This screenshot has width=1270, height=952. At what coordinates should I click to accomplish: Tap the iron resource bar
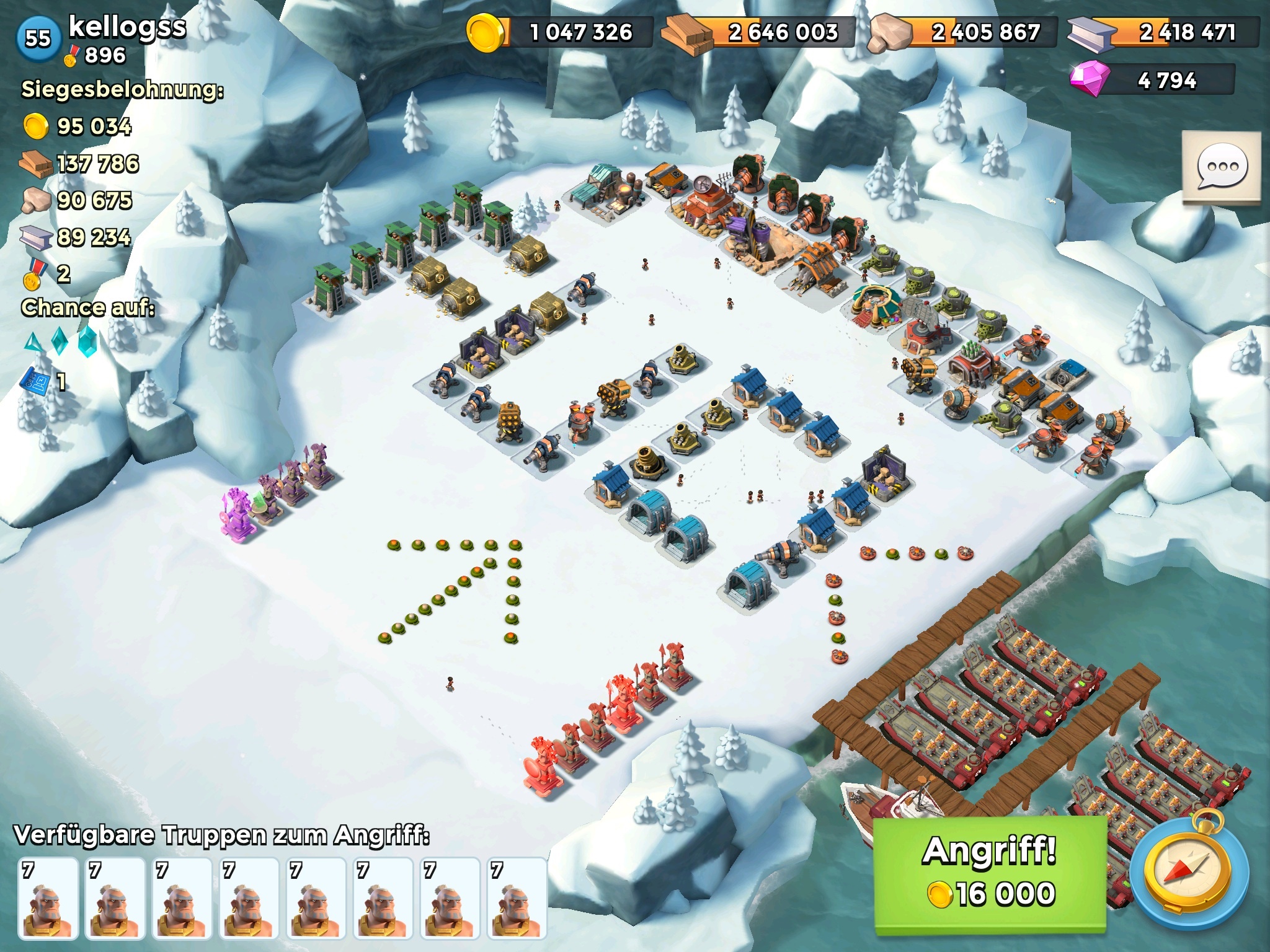point(1163,32)
